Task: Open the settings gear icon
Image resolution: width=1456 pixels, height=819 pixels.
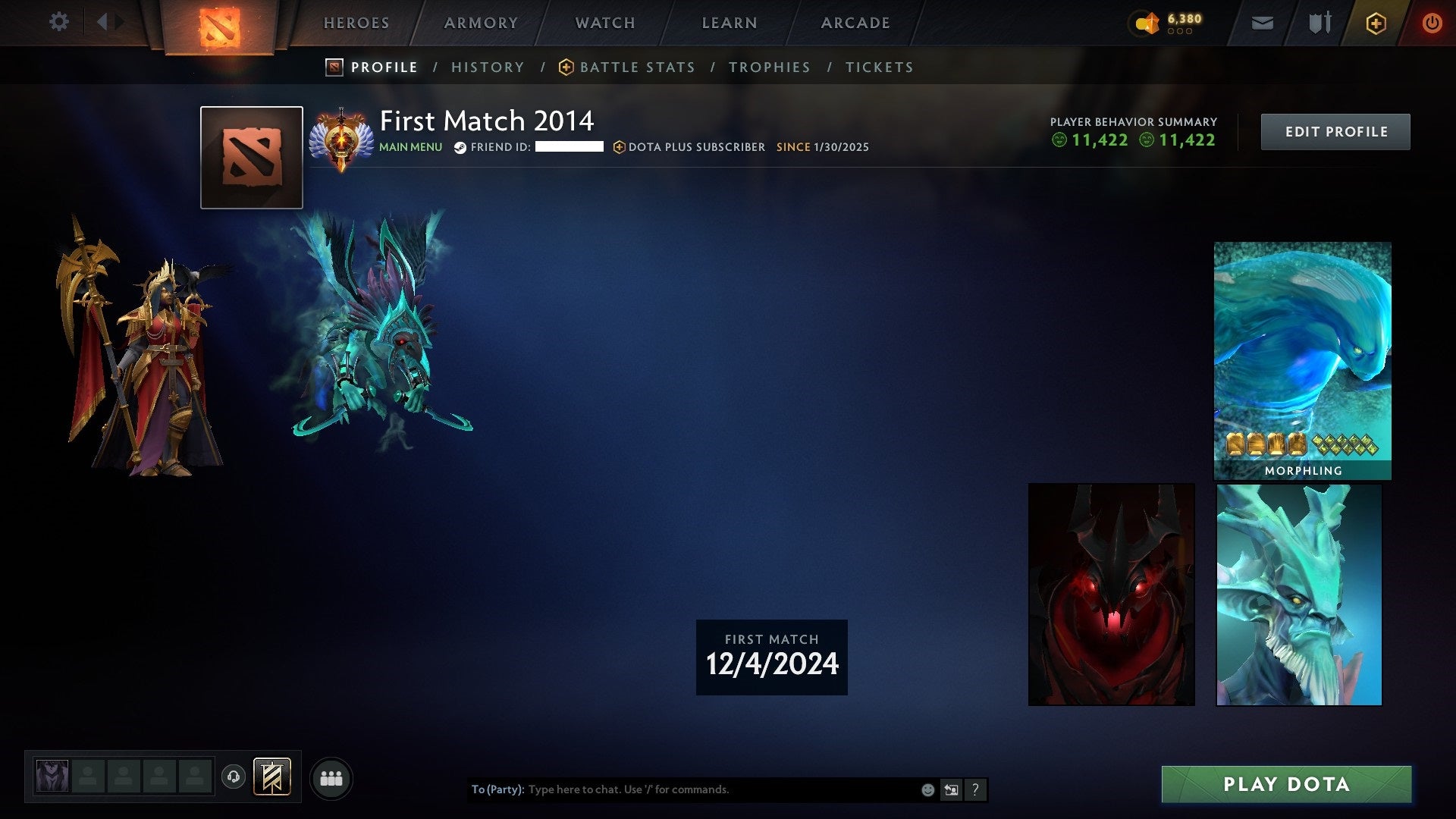Action: [58, 22]
